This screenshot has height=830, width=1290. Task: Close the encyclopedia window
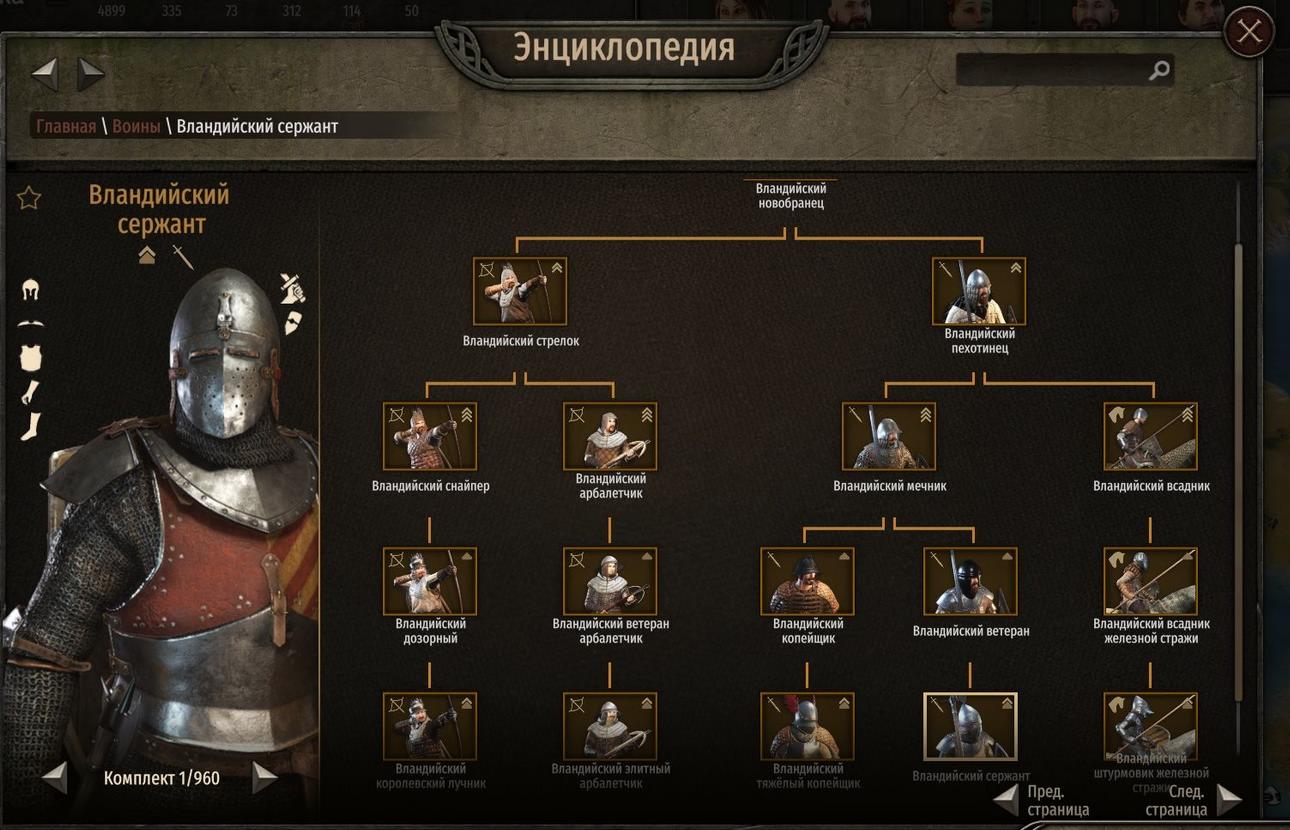pyautogui.click(x=1249, y=32)
